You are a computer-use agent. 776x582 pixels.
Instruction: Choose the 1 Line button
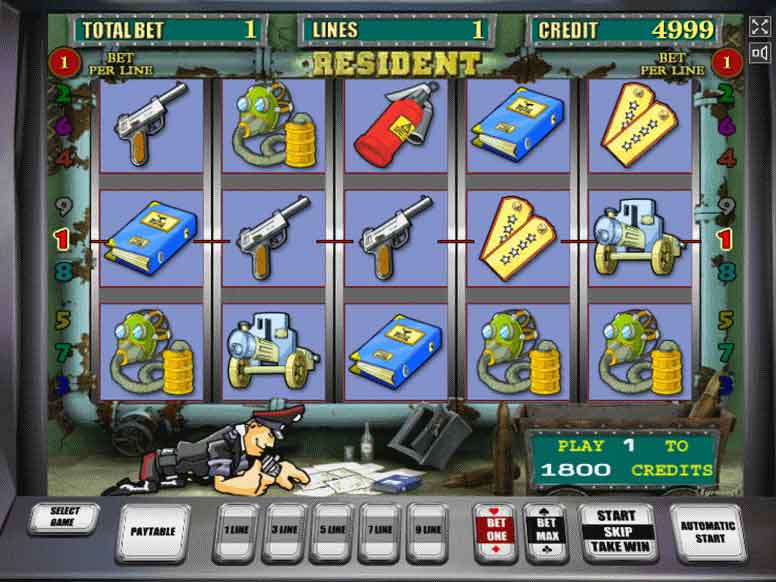[234, 530]
